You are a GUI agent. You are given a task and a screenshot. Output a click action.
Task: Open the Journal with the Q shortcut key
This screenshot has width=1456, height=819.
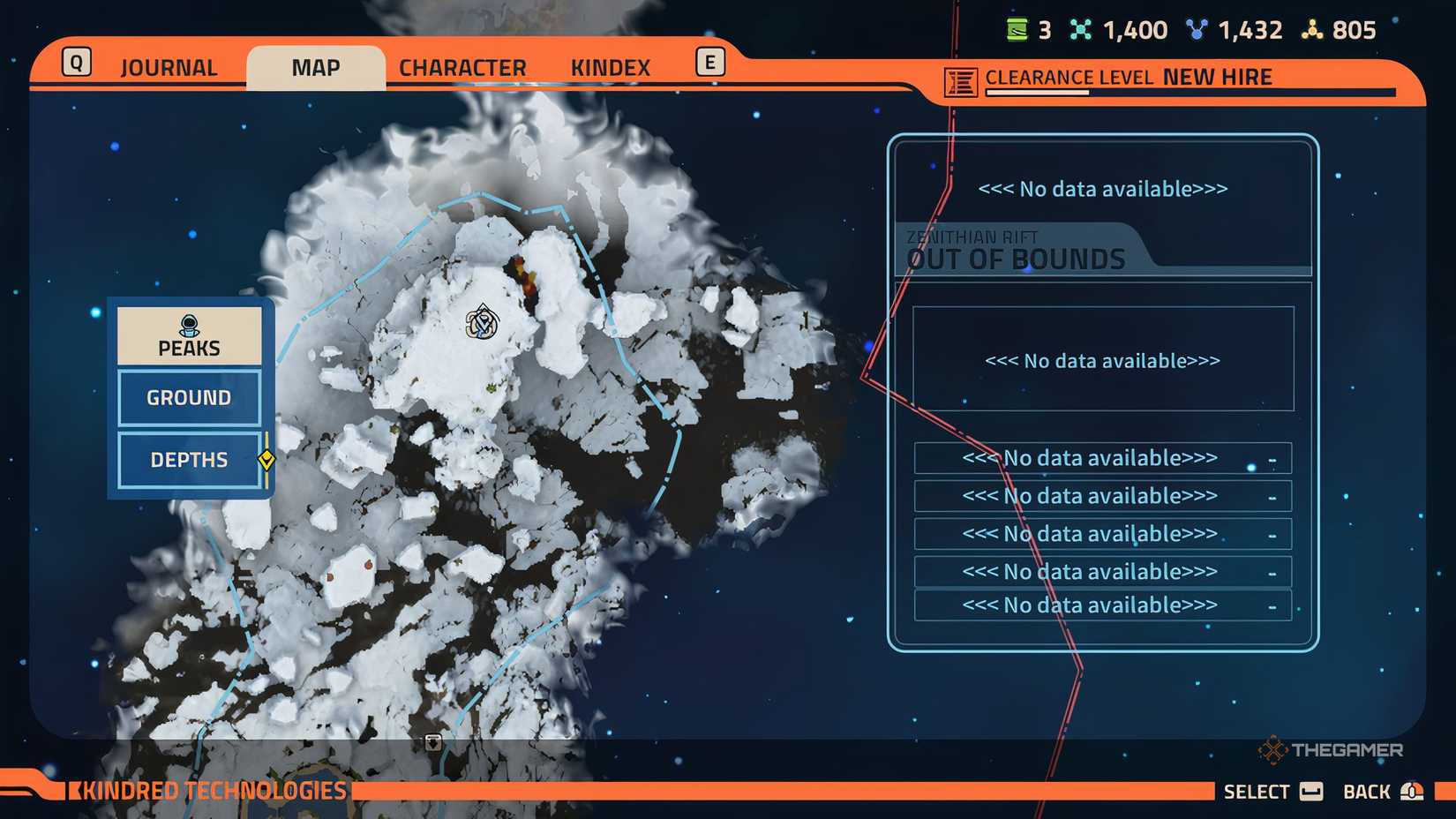[78, 62]
